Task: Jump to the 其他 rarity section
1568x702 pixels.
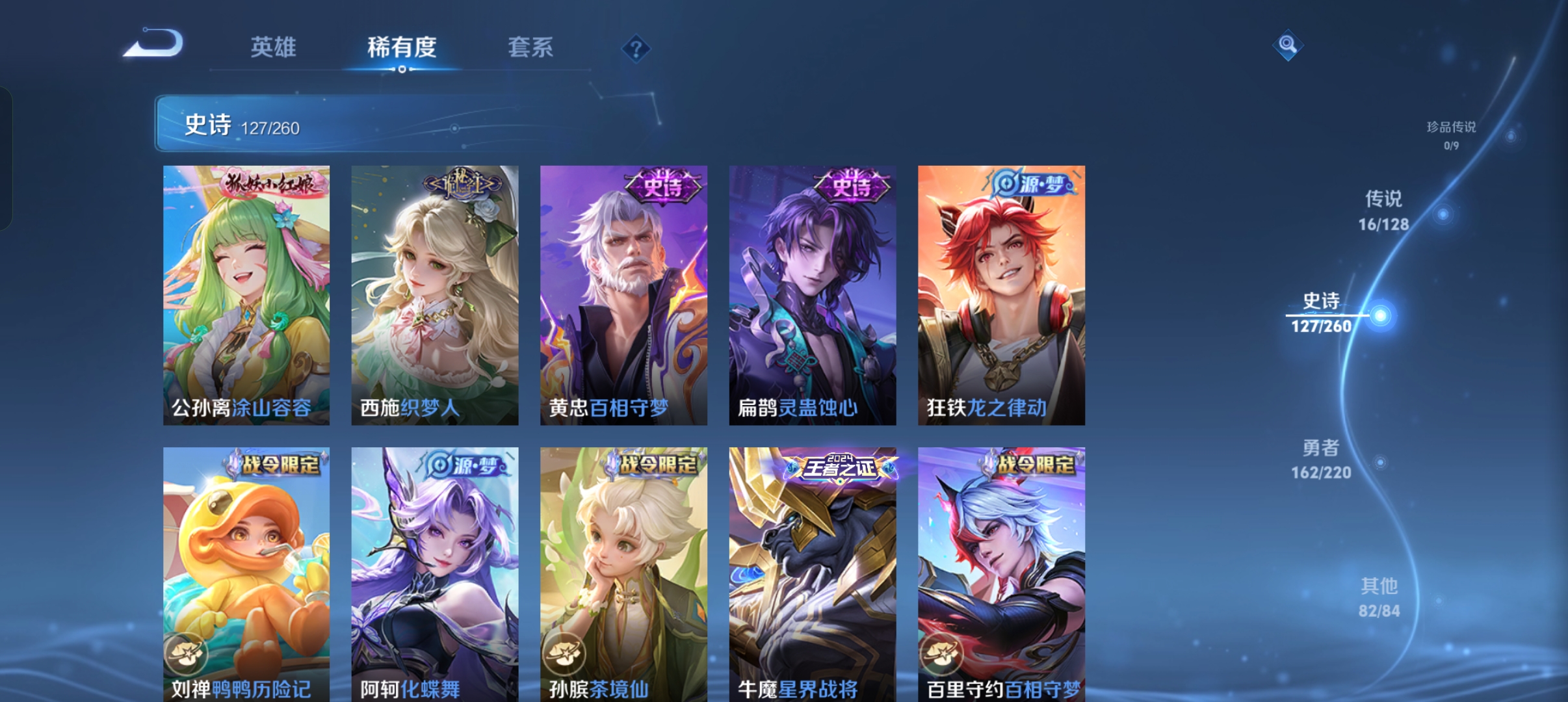Action: point(1379,597)
